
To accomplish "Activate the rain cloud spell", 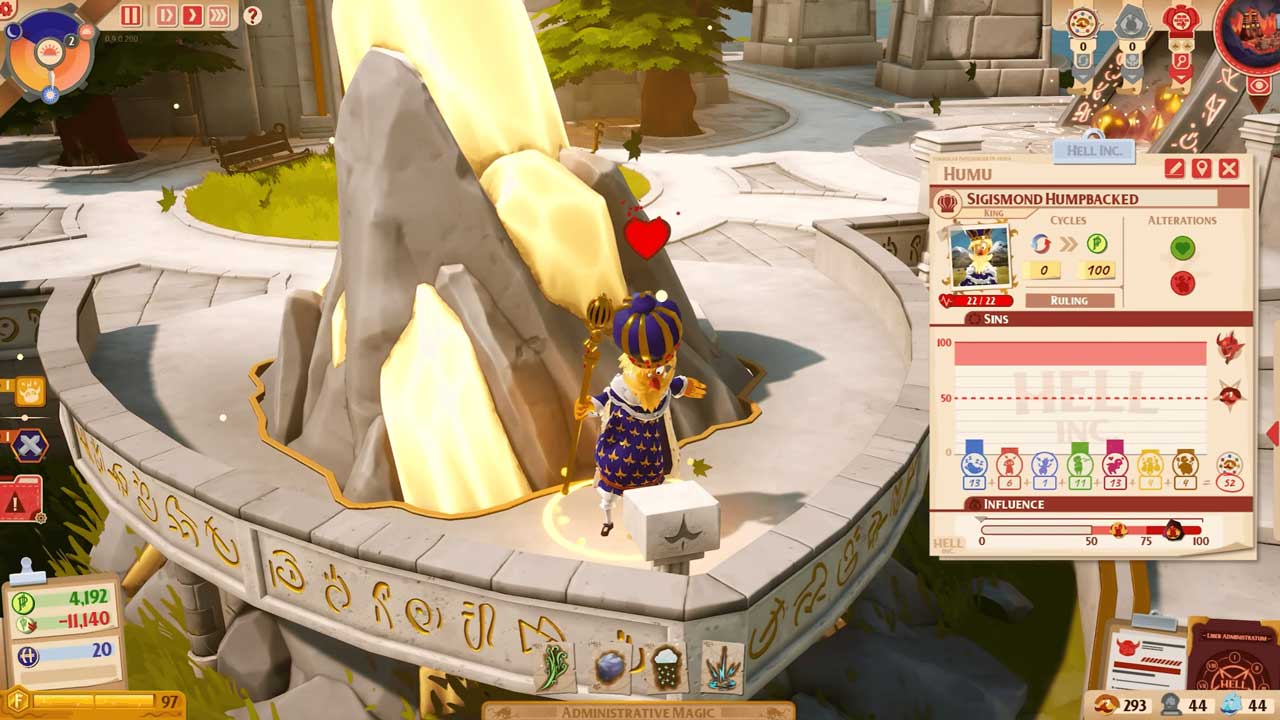I will pyautogui.click(x=666, y=667).
